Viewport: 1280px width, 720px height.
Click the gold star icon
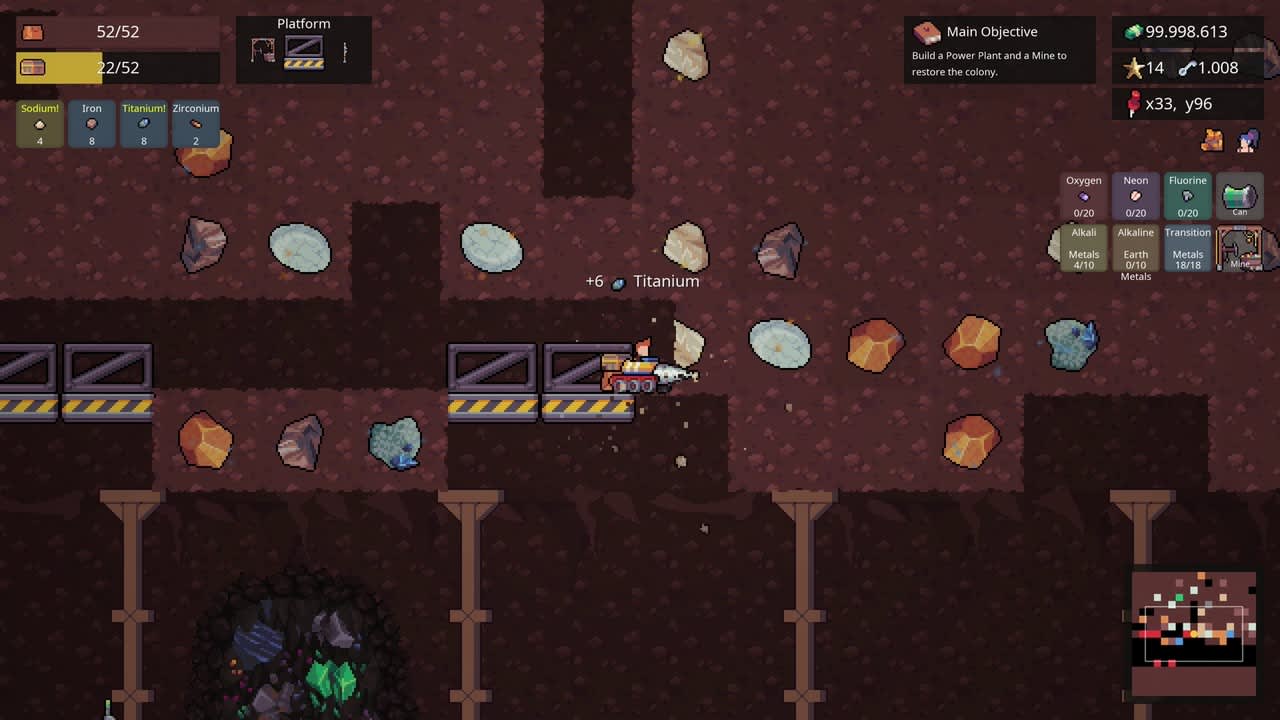pyautogui.click(x=1135, y=68)
